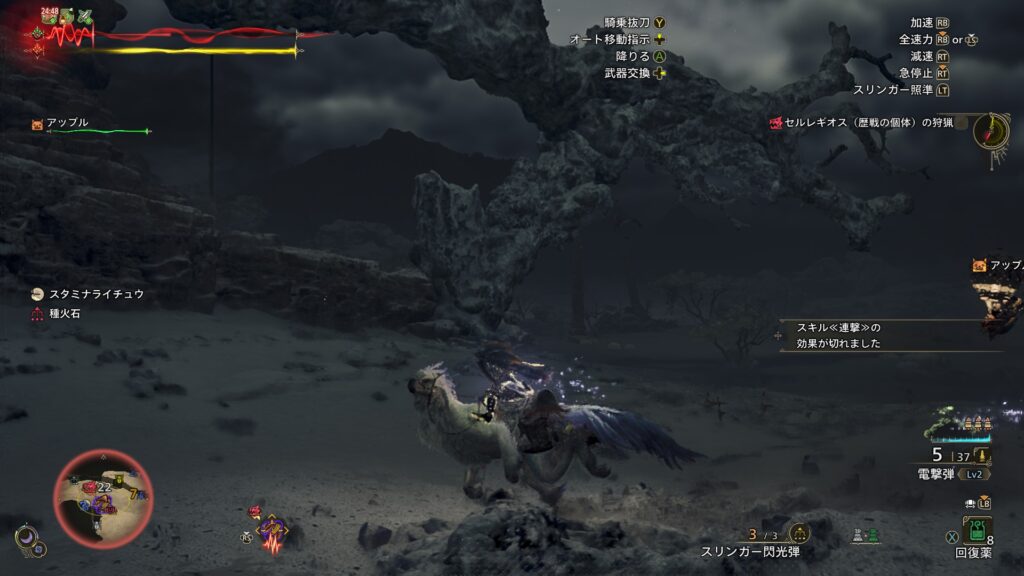Click the compass icon beside the quest
Image resolution: width=1024 pixels, height=576 pixels.
pyautogui.click(x=990, y=130)
